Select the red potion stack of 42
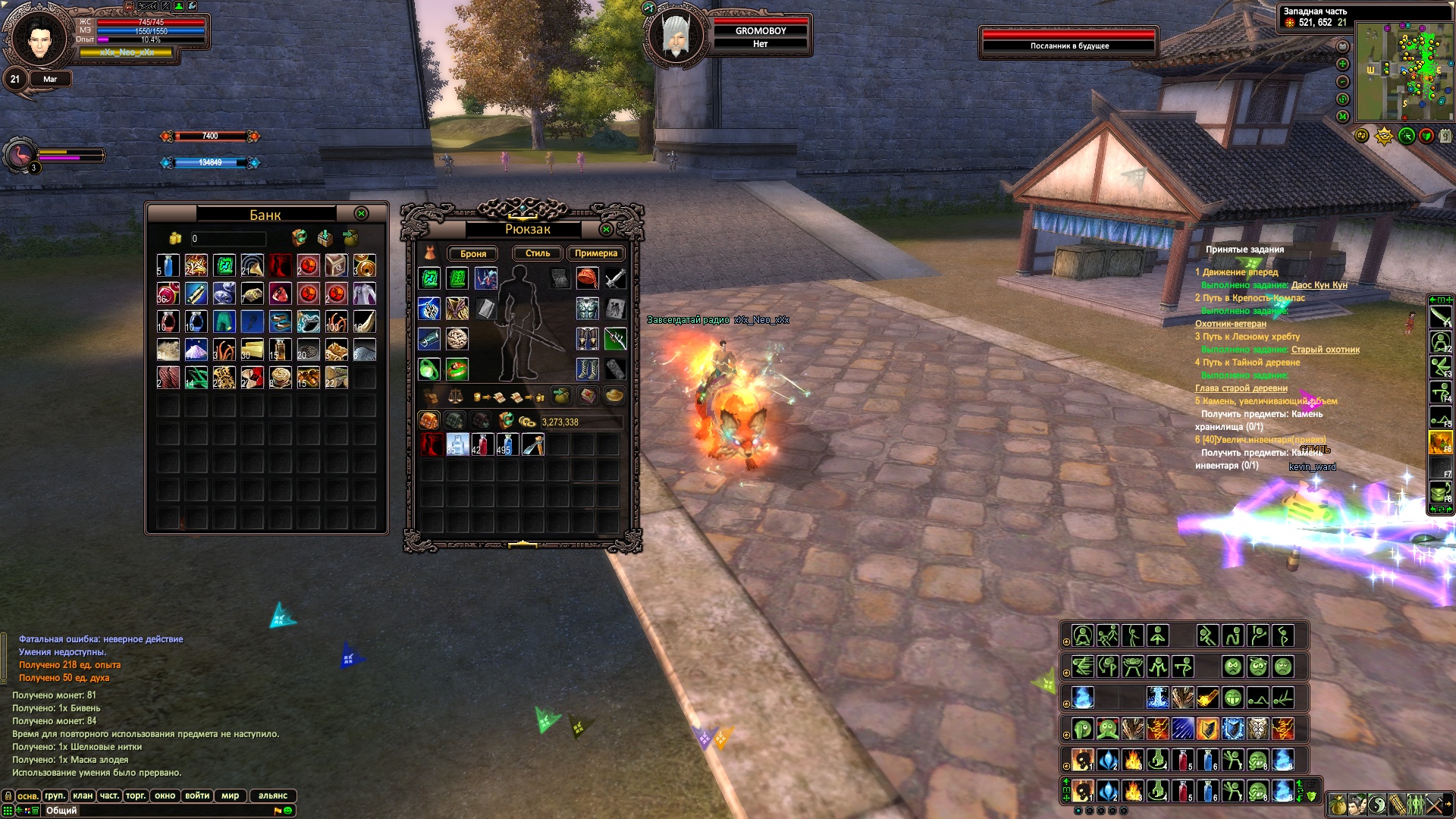 click(x=482, y=444)
